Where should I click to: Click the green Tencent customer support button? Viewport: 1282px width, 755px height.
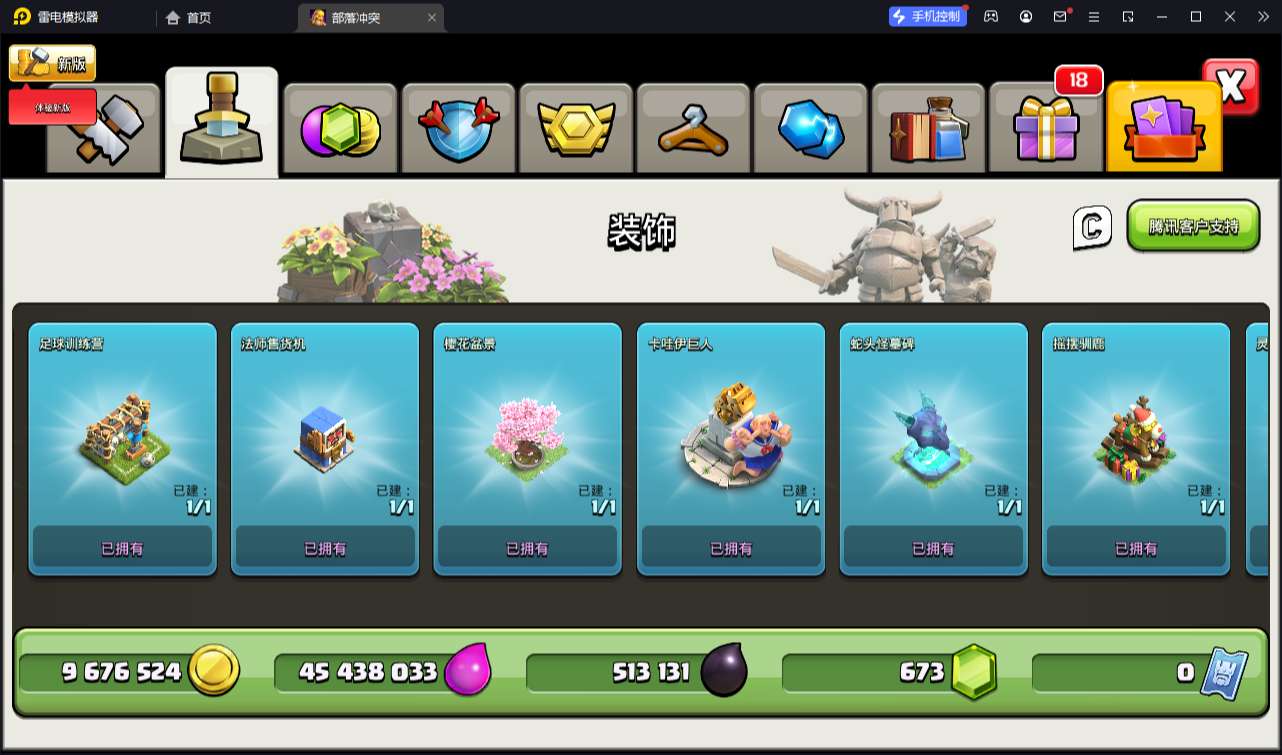1193,226
